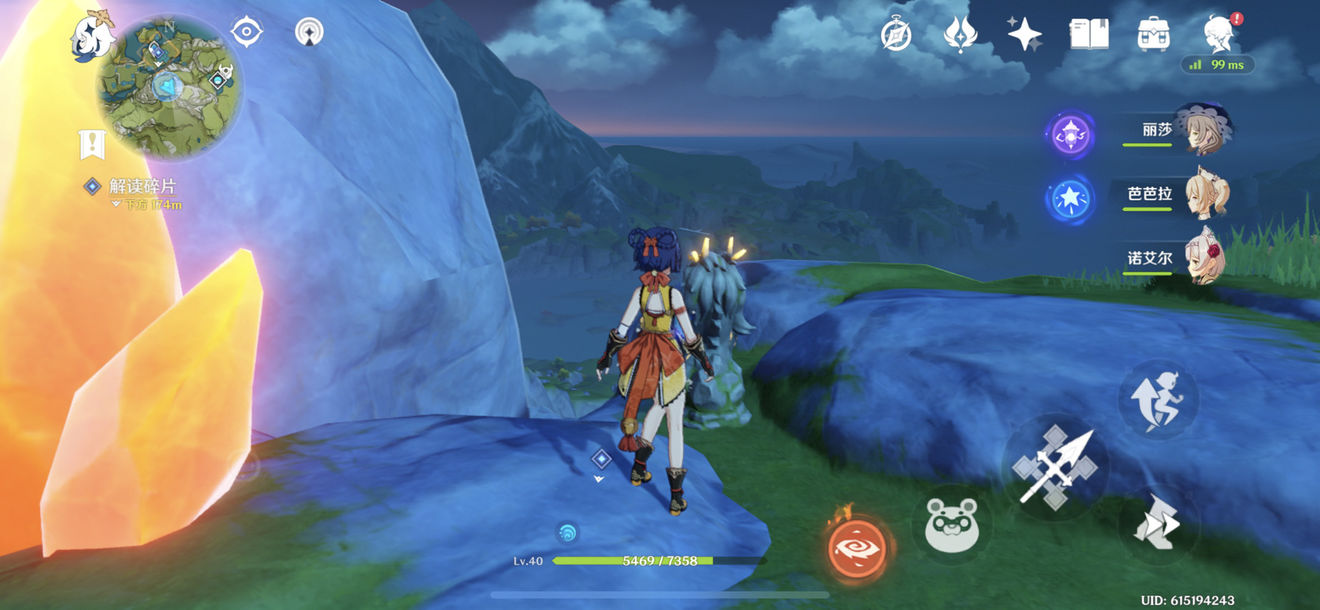
Task: Open the Paimon menu
Action: [91, 34]
